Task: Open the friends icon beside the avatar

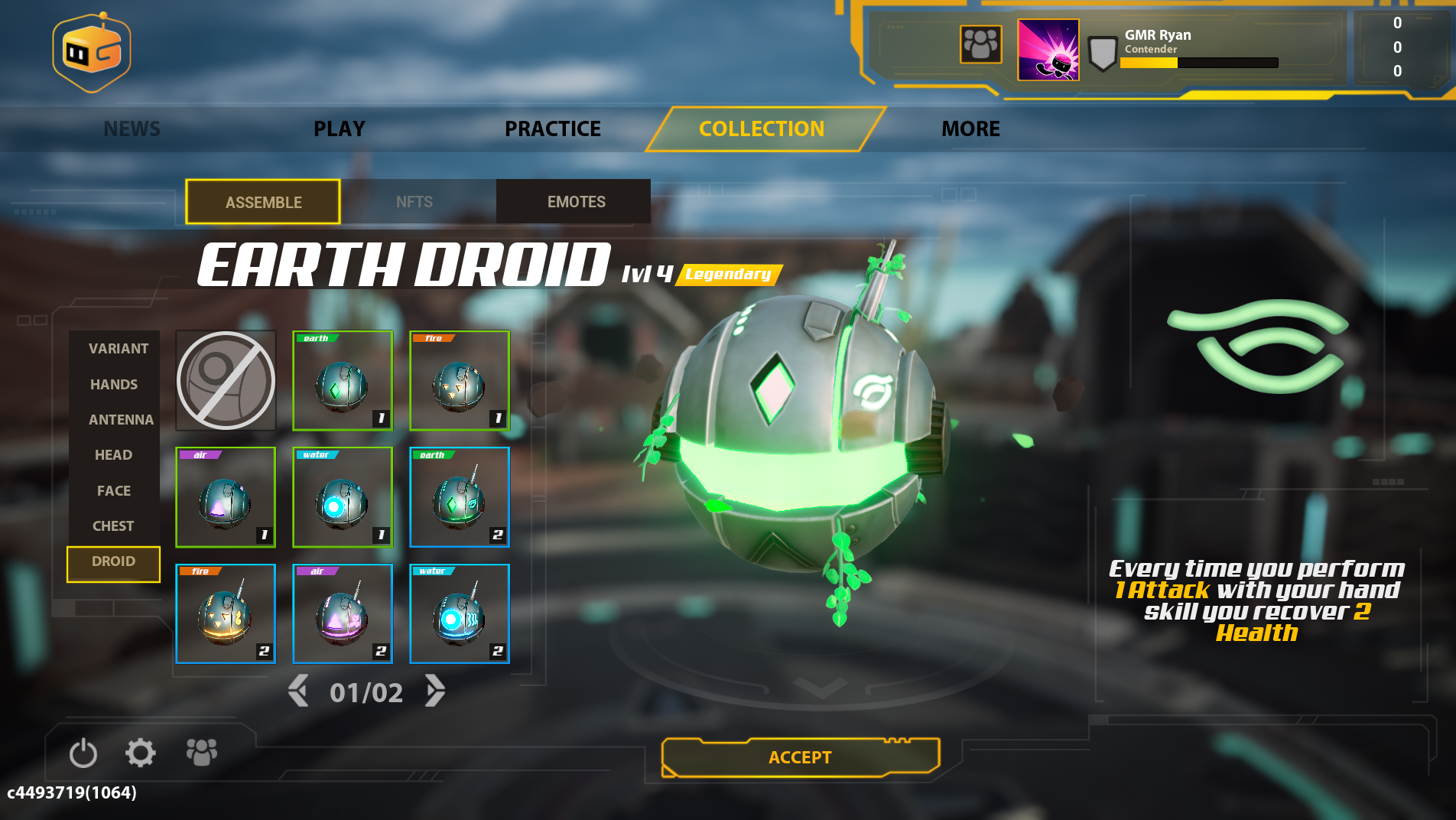Action: [x=980, y=44]
